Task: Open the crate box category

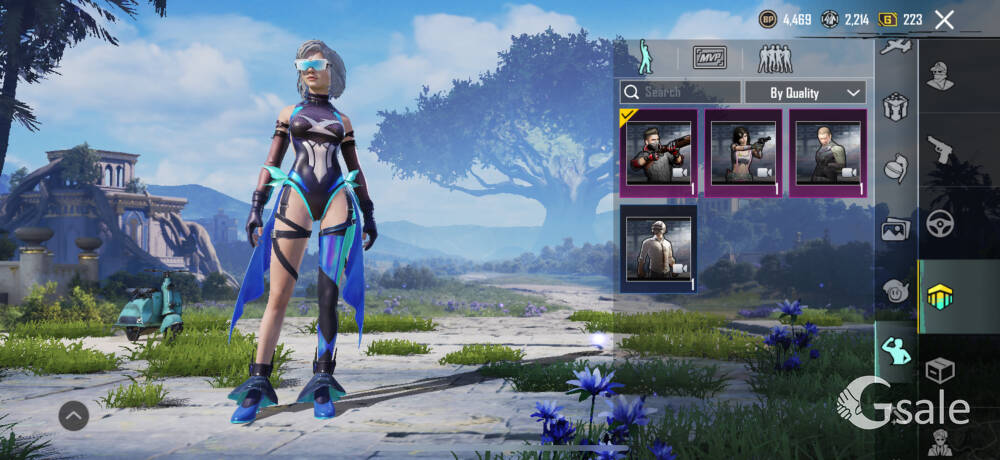Action: click(940, 370)
